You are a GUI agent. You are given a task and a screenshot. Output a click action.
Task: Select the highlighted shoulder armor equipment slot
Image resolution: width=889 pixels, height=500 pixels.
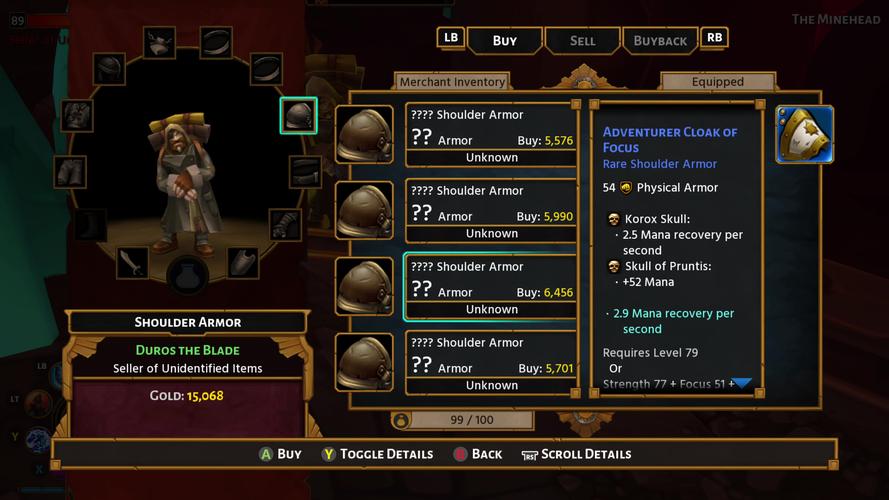[298, 116]
